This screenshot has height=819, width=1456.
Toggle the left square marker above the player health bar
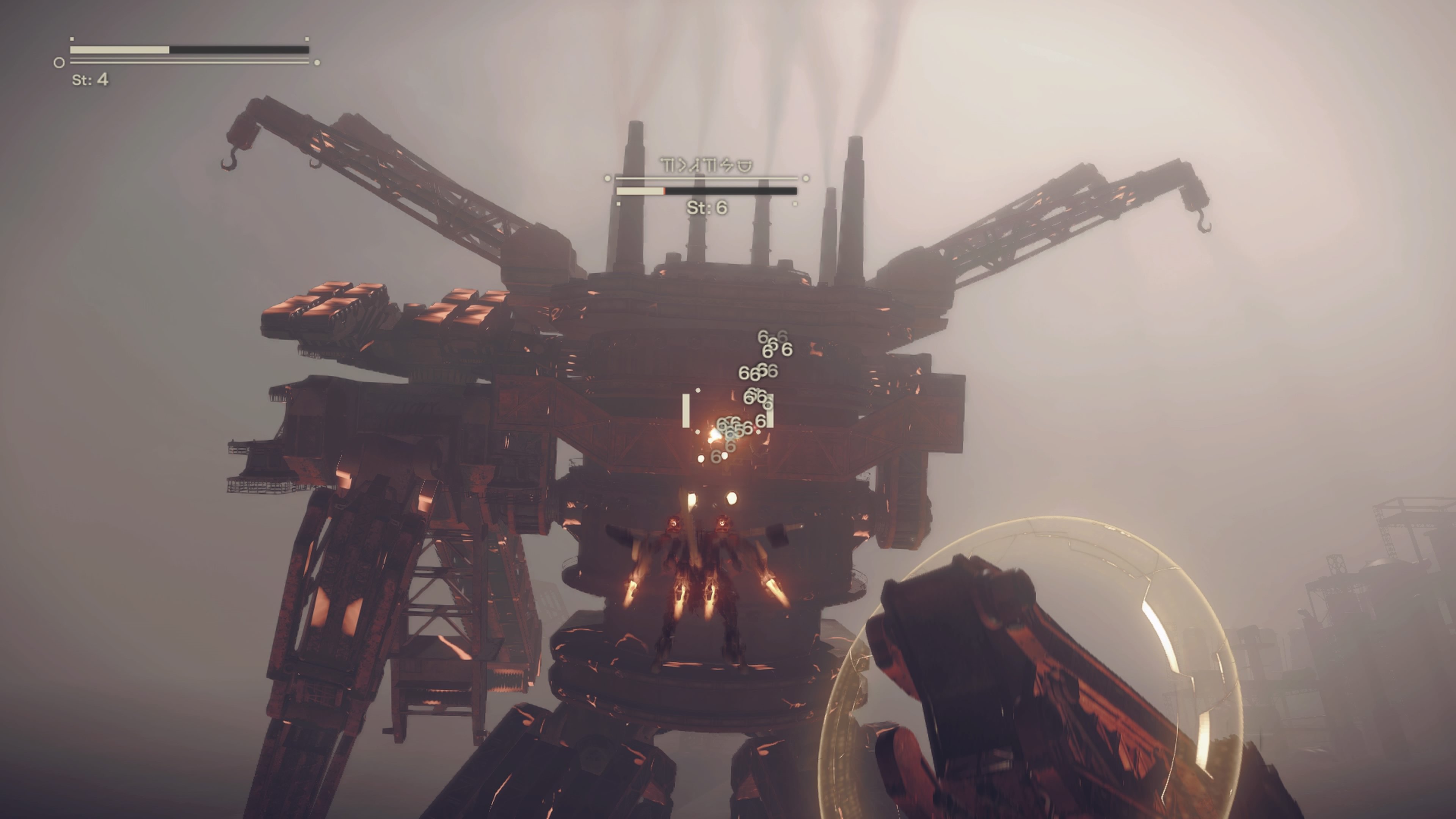[x=72, y=39]
